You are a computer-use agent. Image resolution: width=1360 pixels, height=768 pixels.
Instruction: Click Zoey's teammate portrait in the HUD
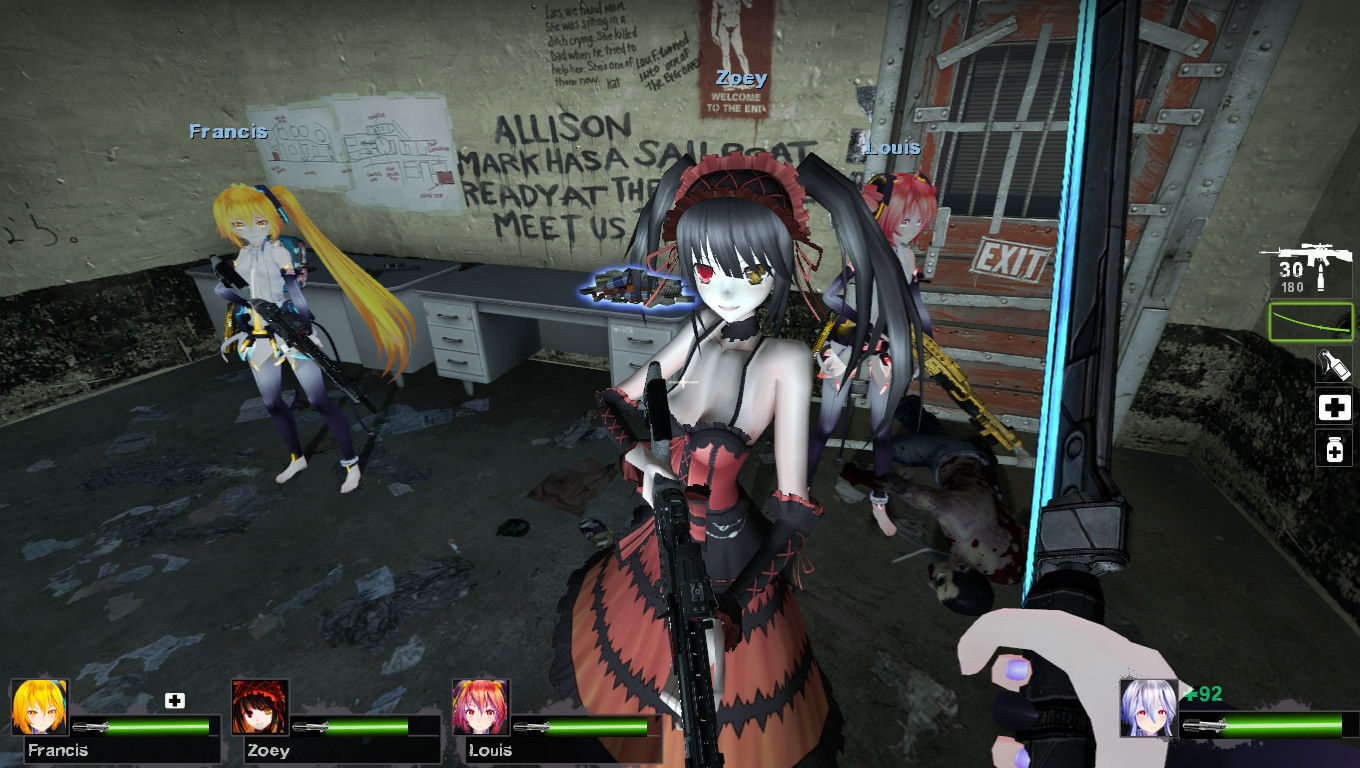click(260, 708)
